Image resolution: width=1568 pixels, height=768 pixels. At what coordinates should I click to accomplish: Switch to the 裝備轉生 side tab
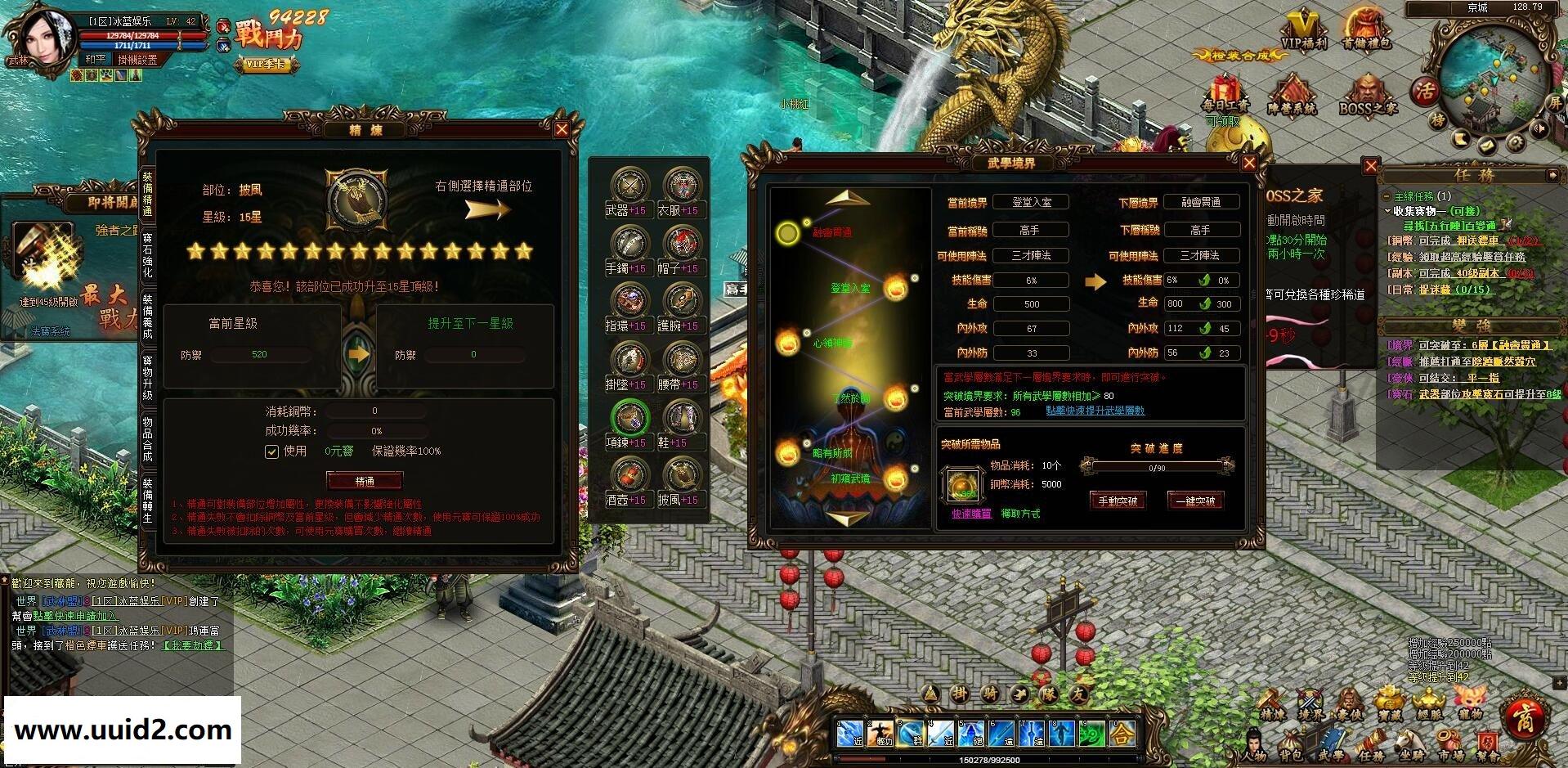click(x=148, y=500)
